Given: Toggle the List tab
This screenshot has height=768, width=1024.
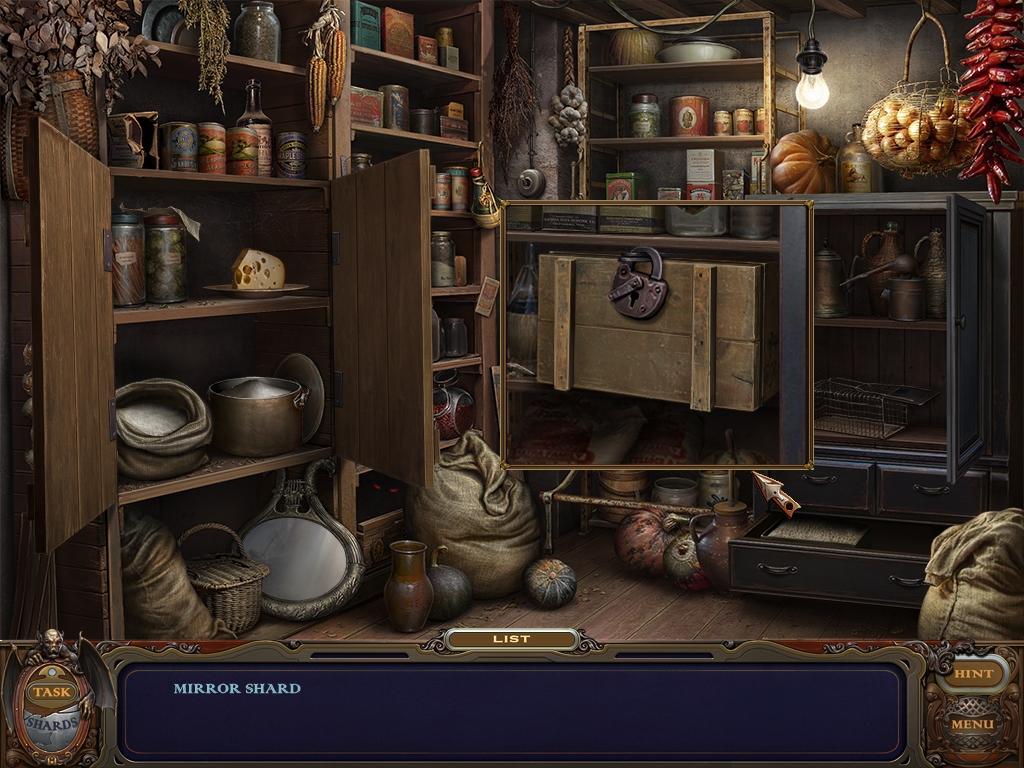Looking at the screenshot, I should pos(511,639).
